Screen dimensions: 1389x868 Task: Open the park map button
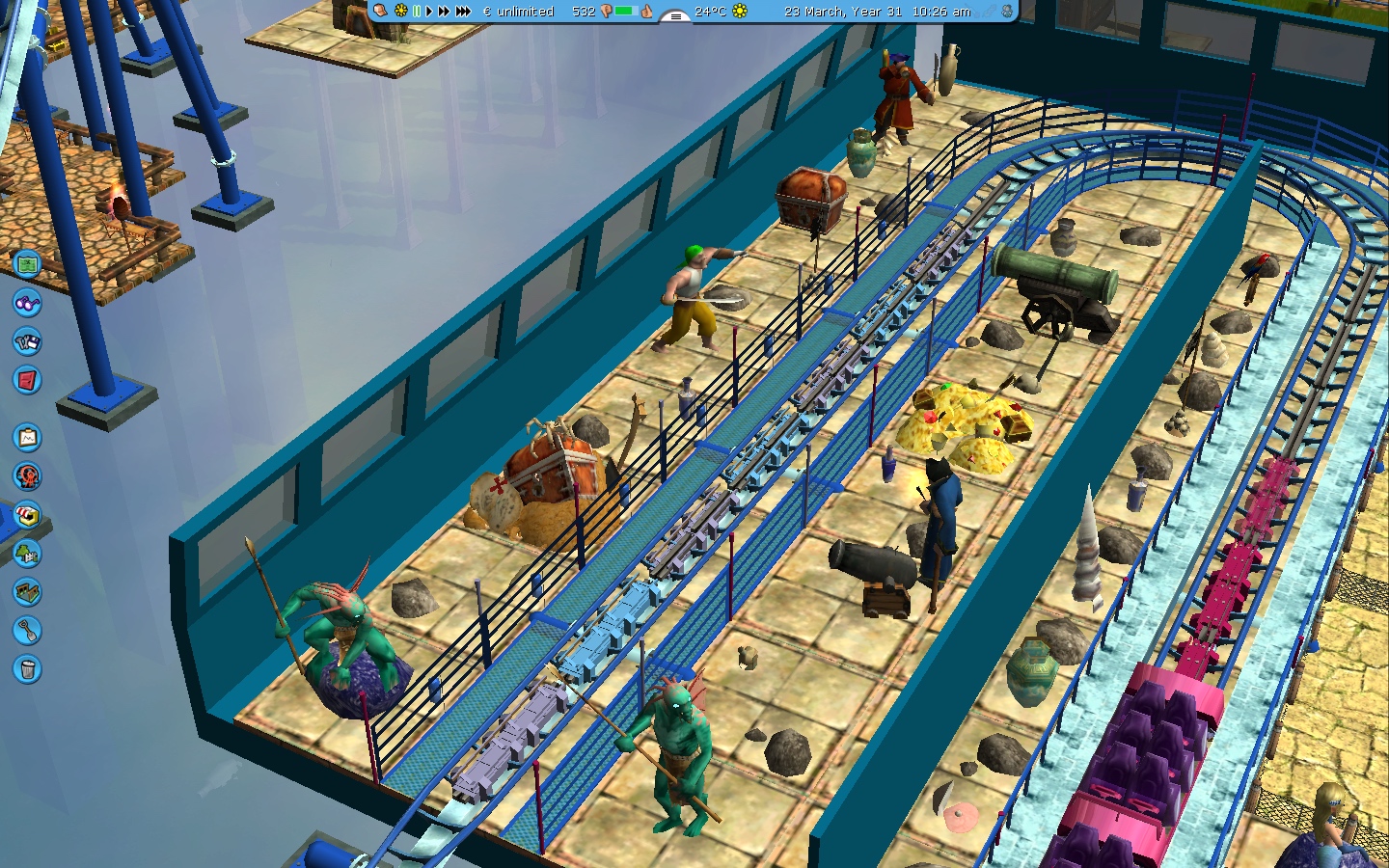(x=27, y=263)
